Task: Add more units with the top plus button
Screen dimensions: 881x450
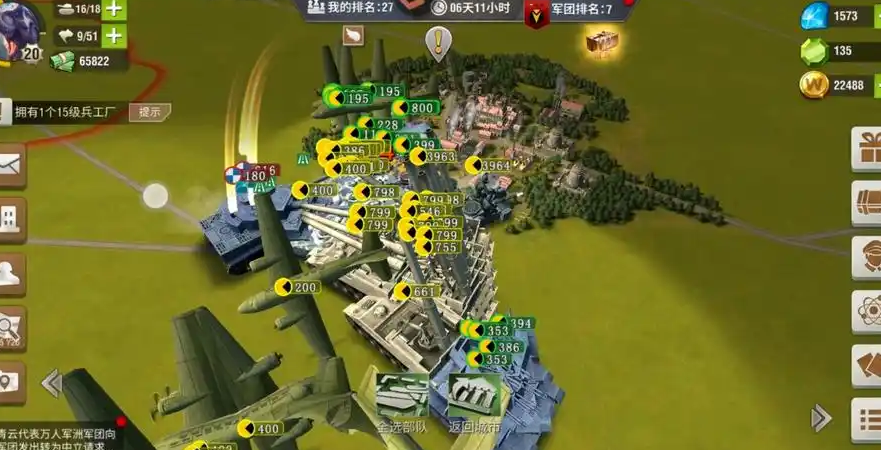Action: [x=114, y=10]
